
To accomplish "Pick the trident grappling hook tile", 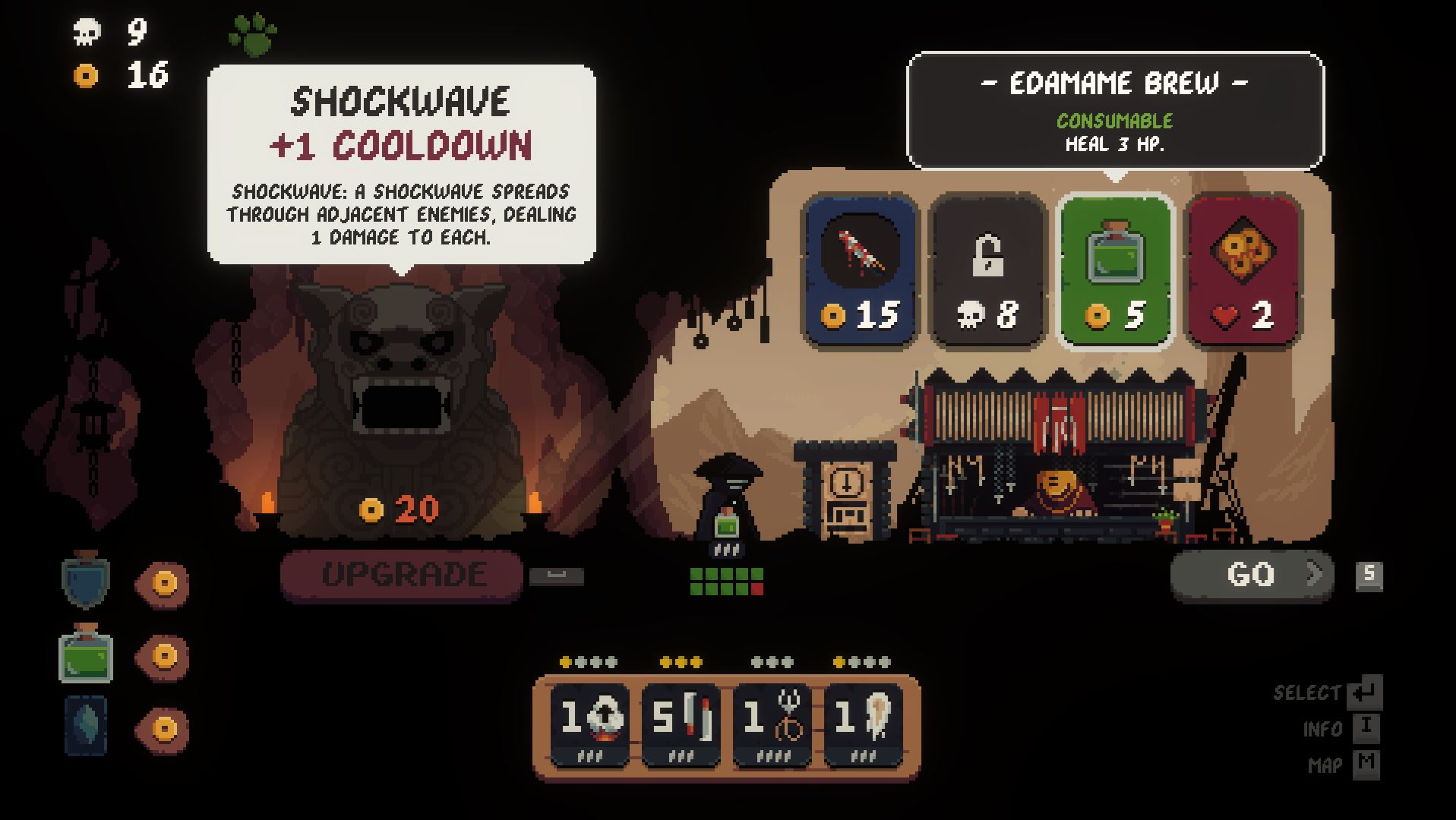I will coord(772,724).
